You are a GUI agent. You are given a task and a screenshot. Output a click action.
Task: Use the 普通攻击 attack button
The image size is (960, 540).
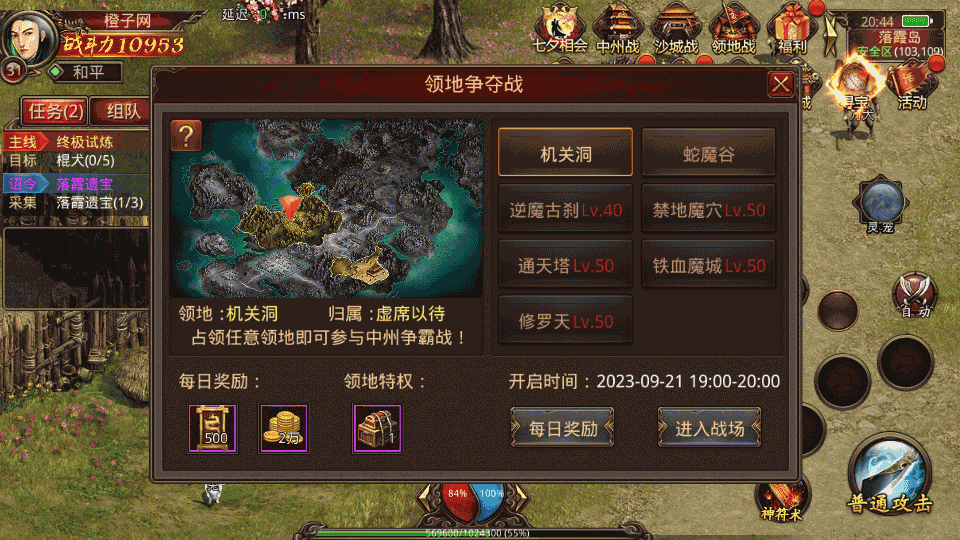click(888, 476)
